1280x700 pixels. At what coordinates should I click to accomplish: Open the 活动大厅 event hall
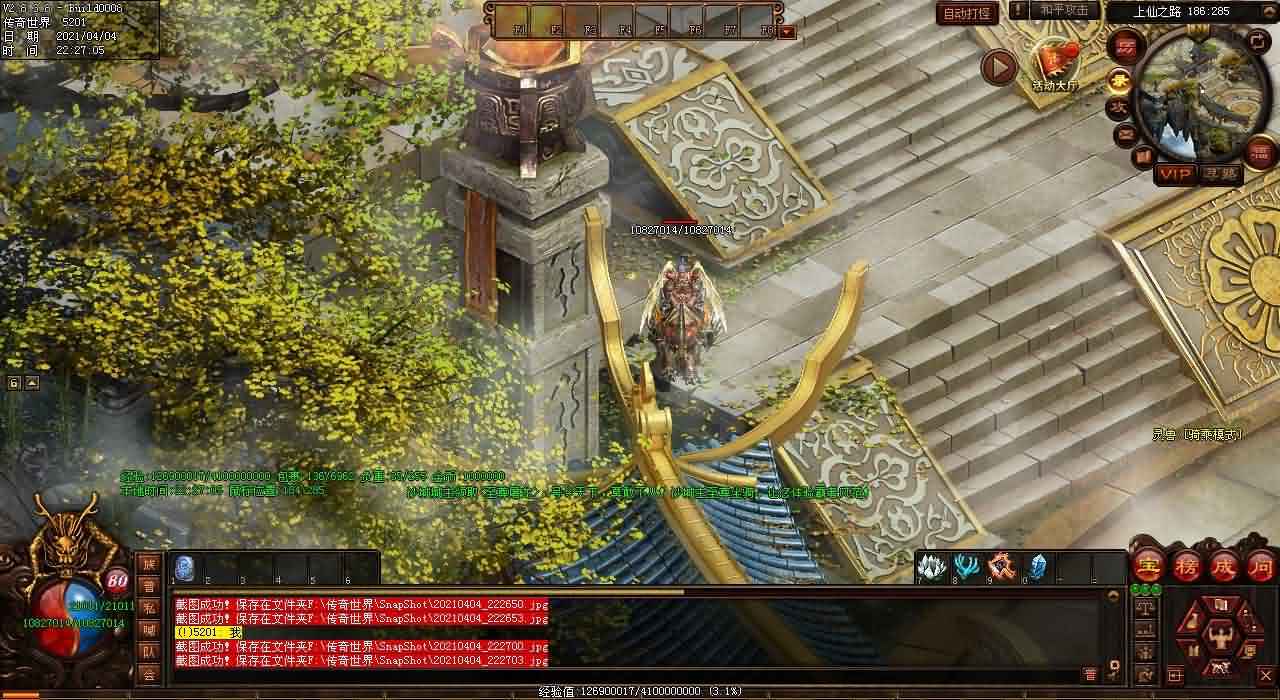coord(1055,66)
